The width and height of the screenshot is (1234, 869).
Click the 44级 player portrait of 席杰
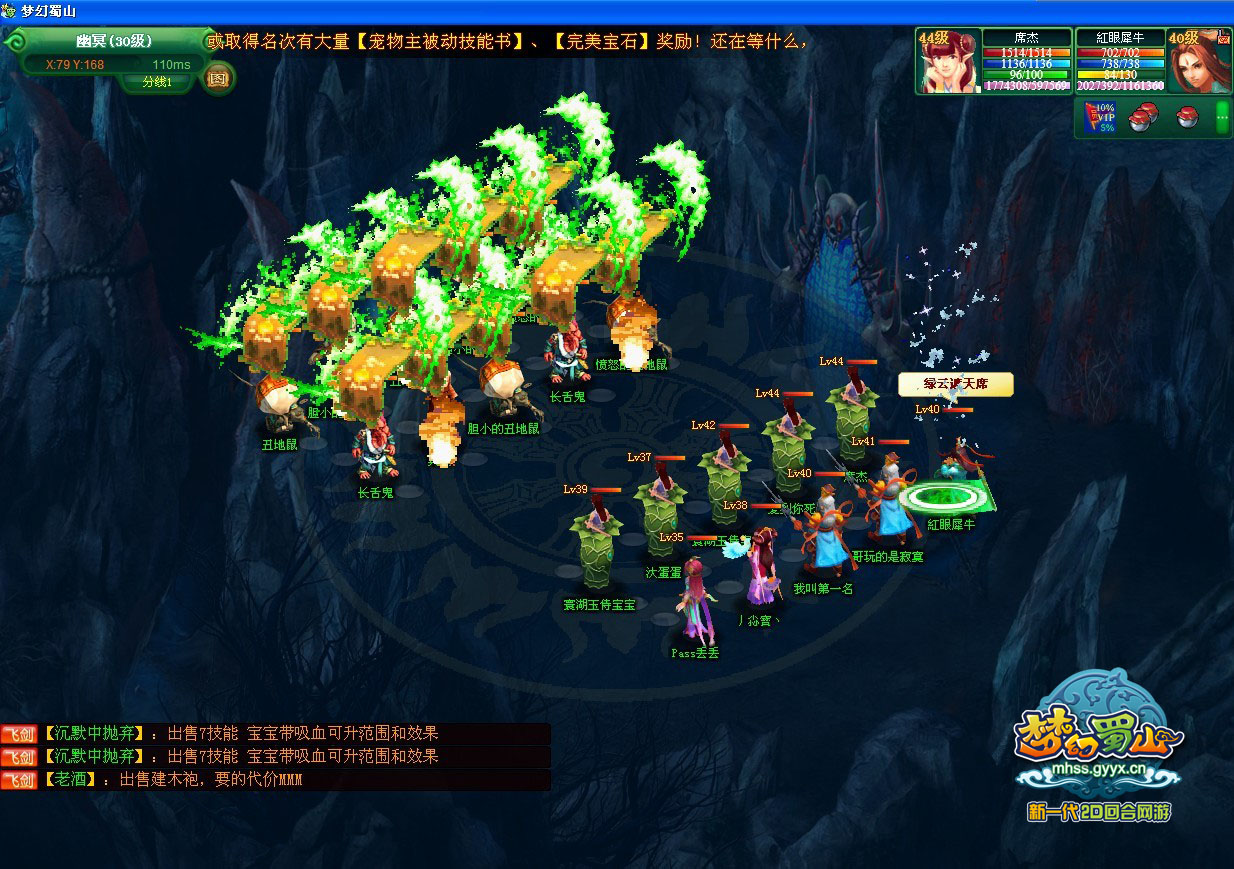click(x=946, y=64)
